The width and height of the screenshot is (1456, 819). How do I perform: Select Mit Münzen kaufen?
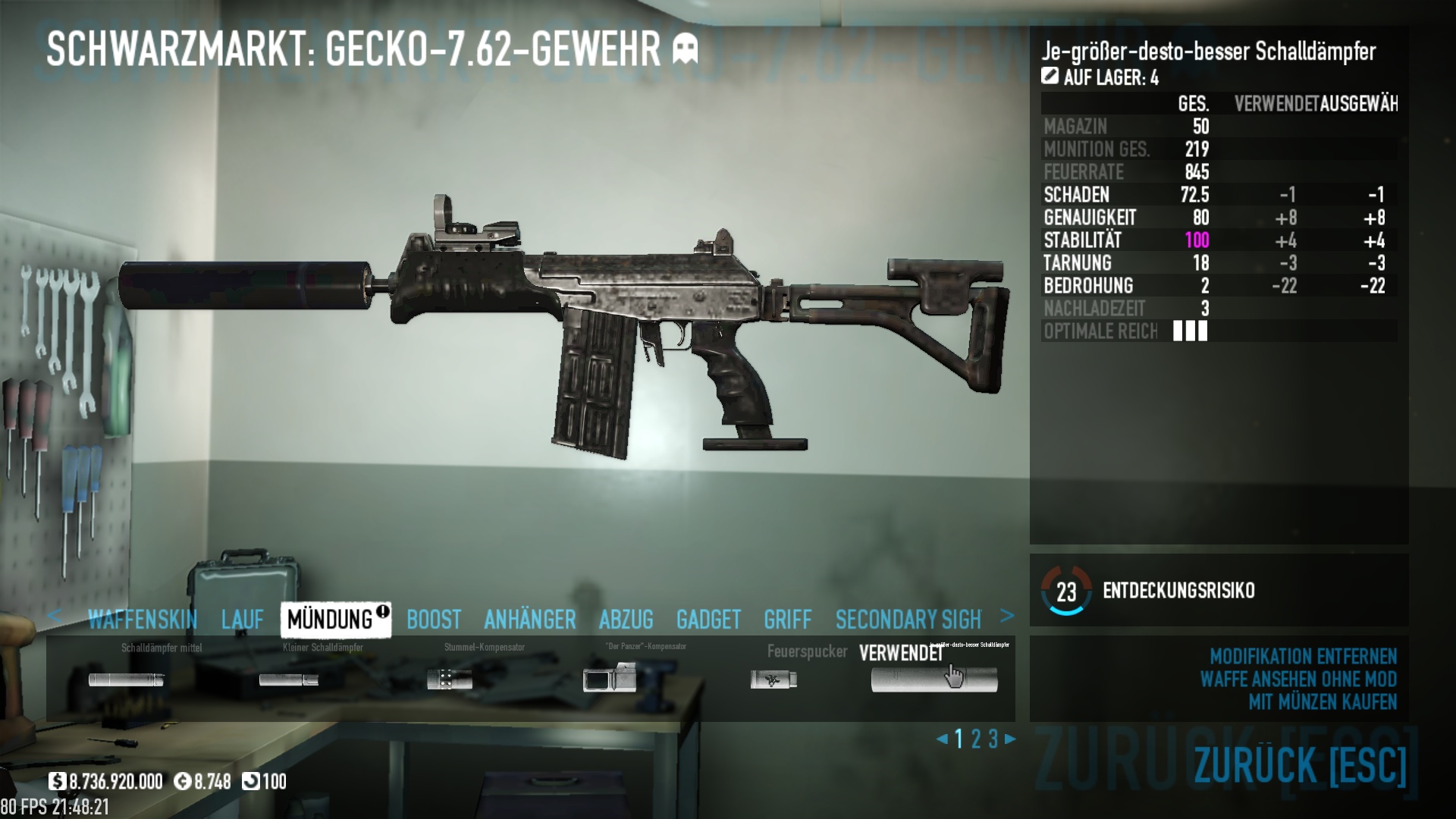[1323, 702]
